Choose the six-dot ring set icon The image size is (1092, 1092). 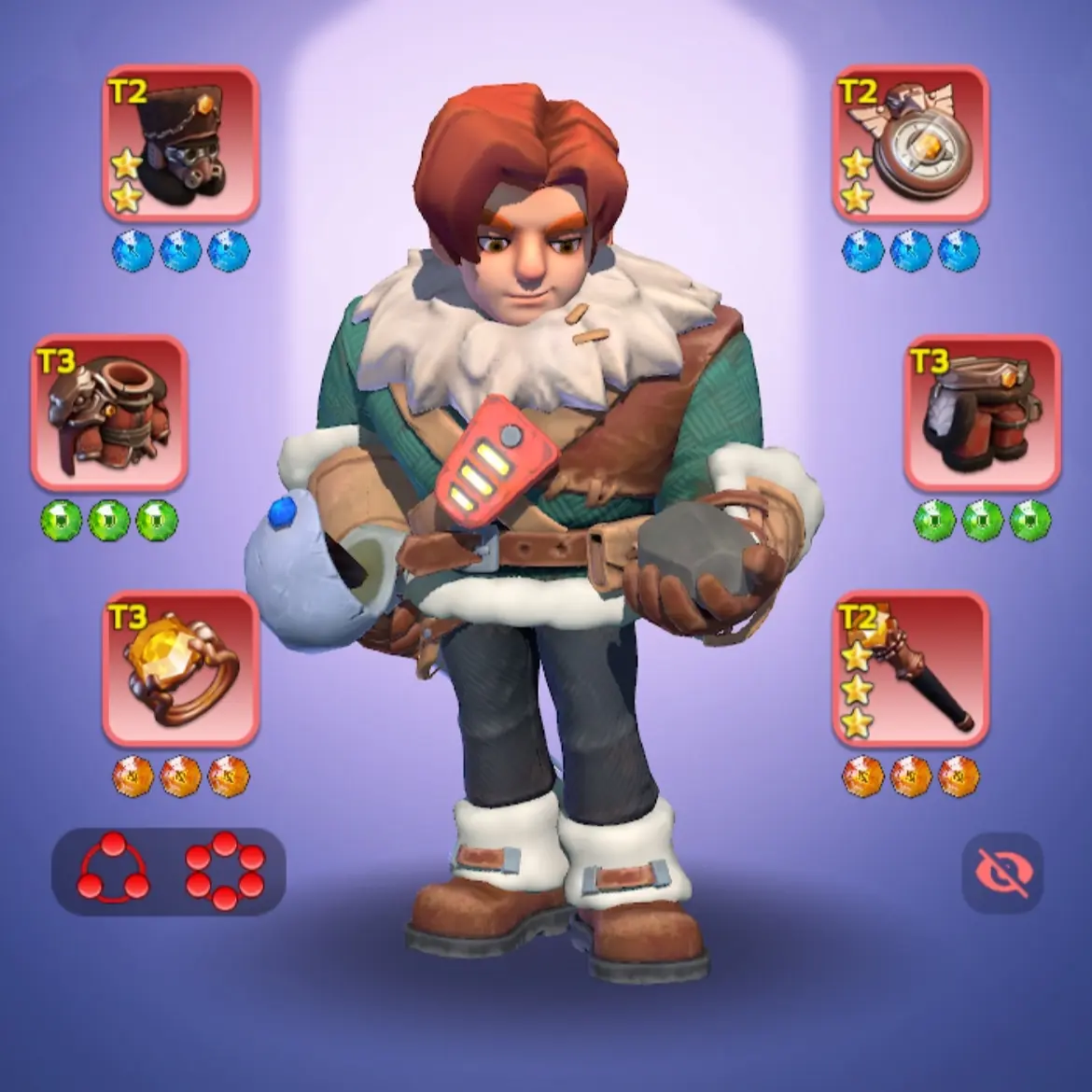[225, 870]
